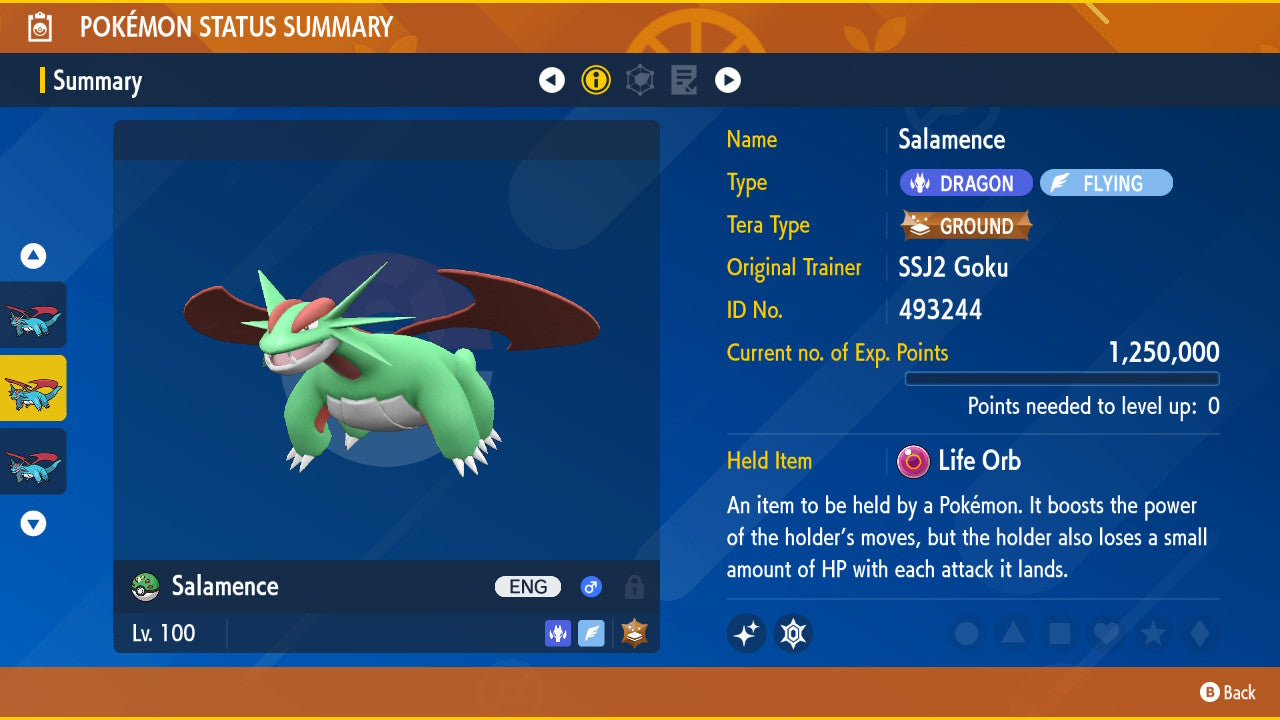This screenshot has height=720, width=1280.
Task: Toggle the square marking
Action: coord(1059,633)
